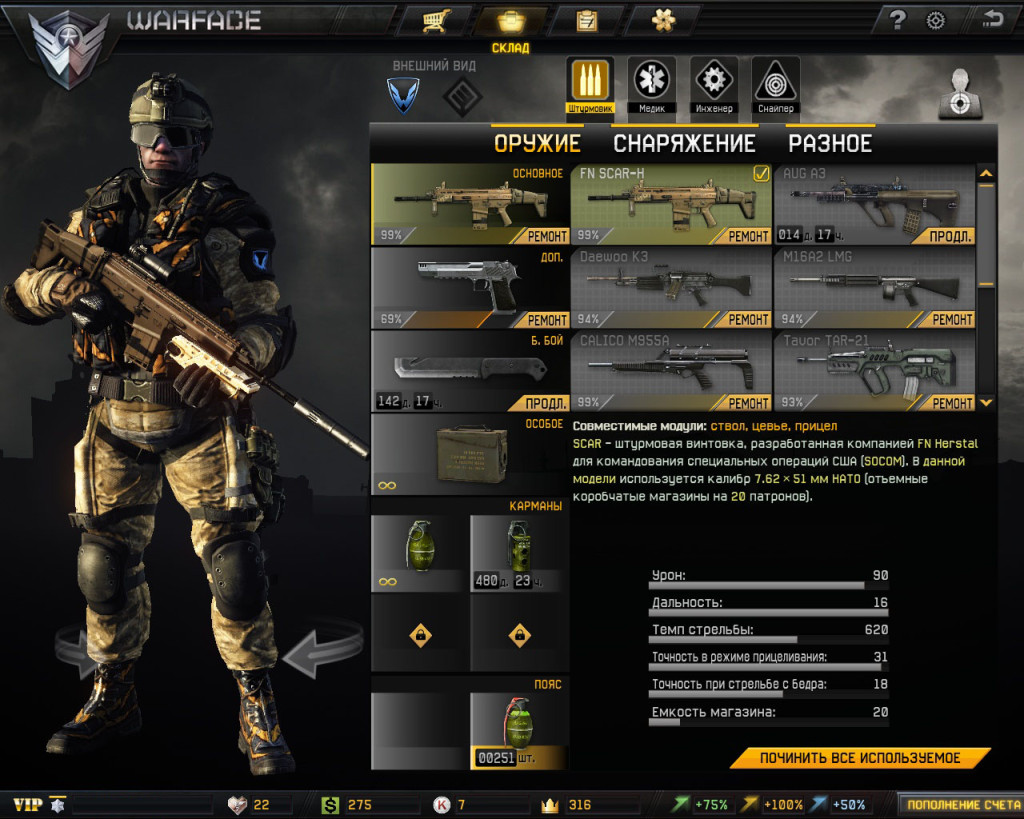1024x819 pixels.
Task: Select the Tavor TAR-21 rifle
Action: click(x=873, y=370)
